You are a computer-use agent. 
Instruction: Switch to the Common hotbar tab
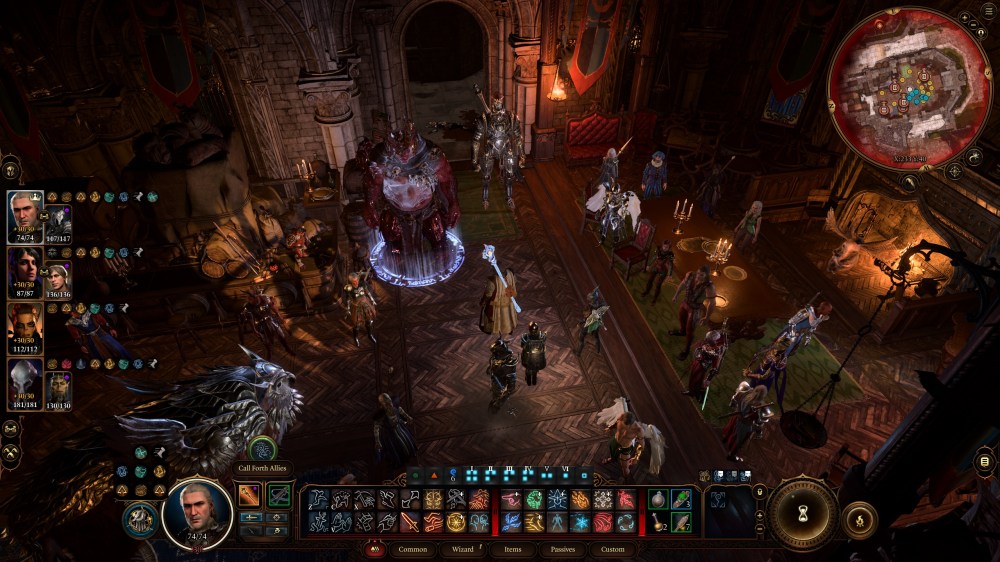[x=412, y=549]
